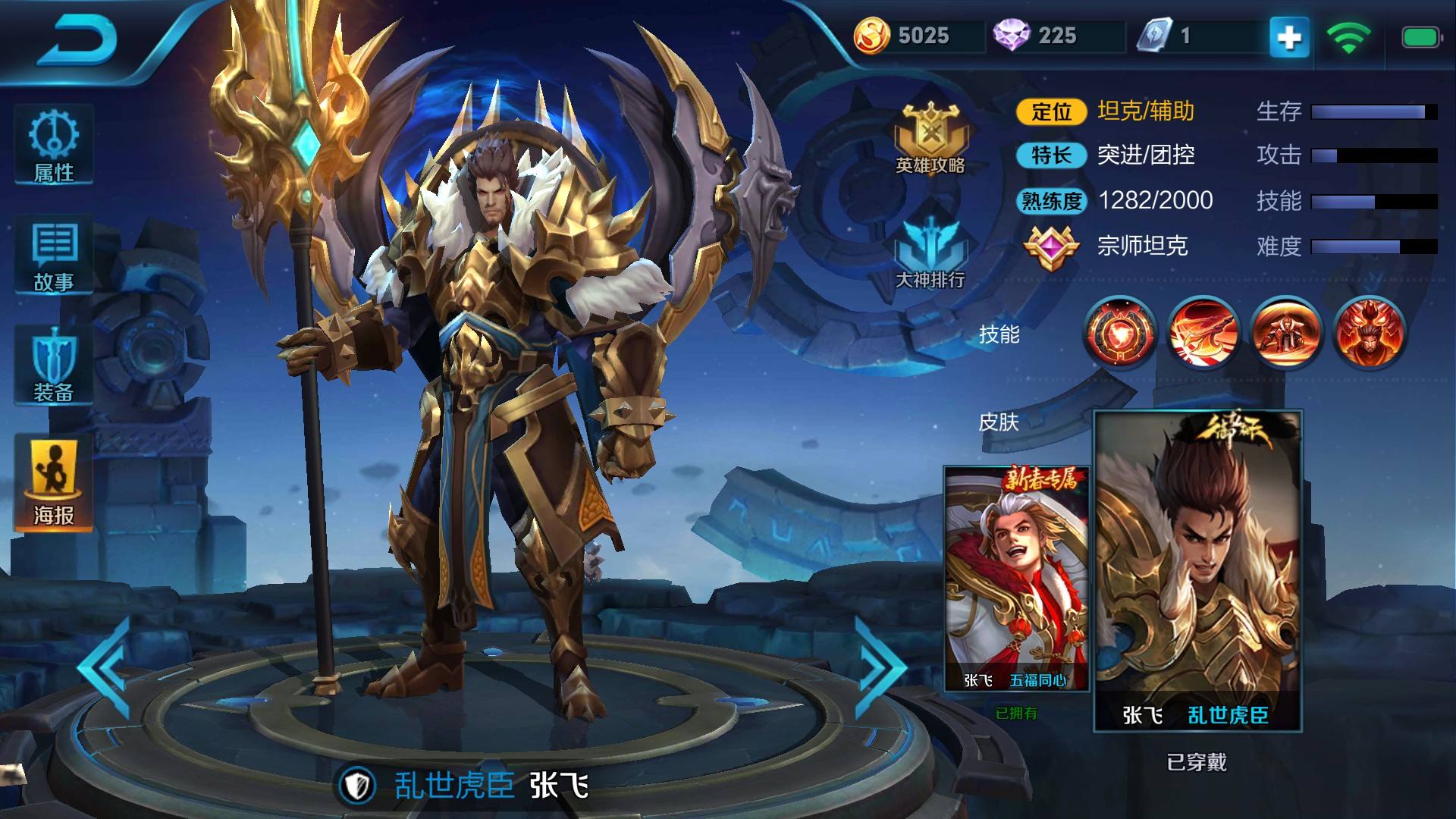
Task: Open the 装备 equipment tab
Action: click(x=54, y=367)
